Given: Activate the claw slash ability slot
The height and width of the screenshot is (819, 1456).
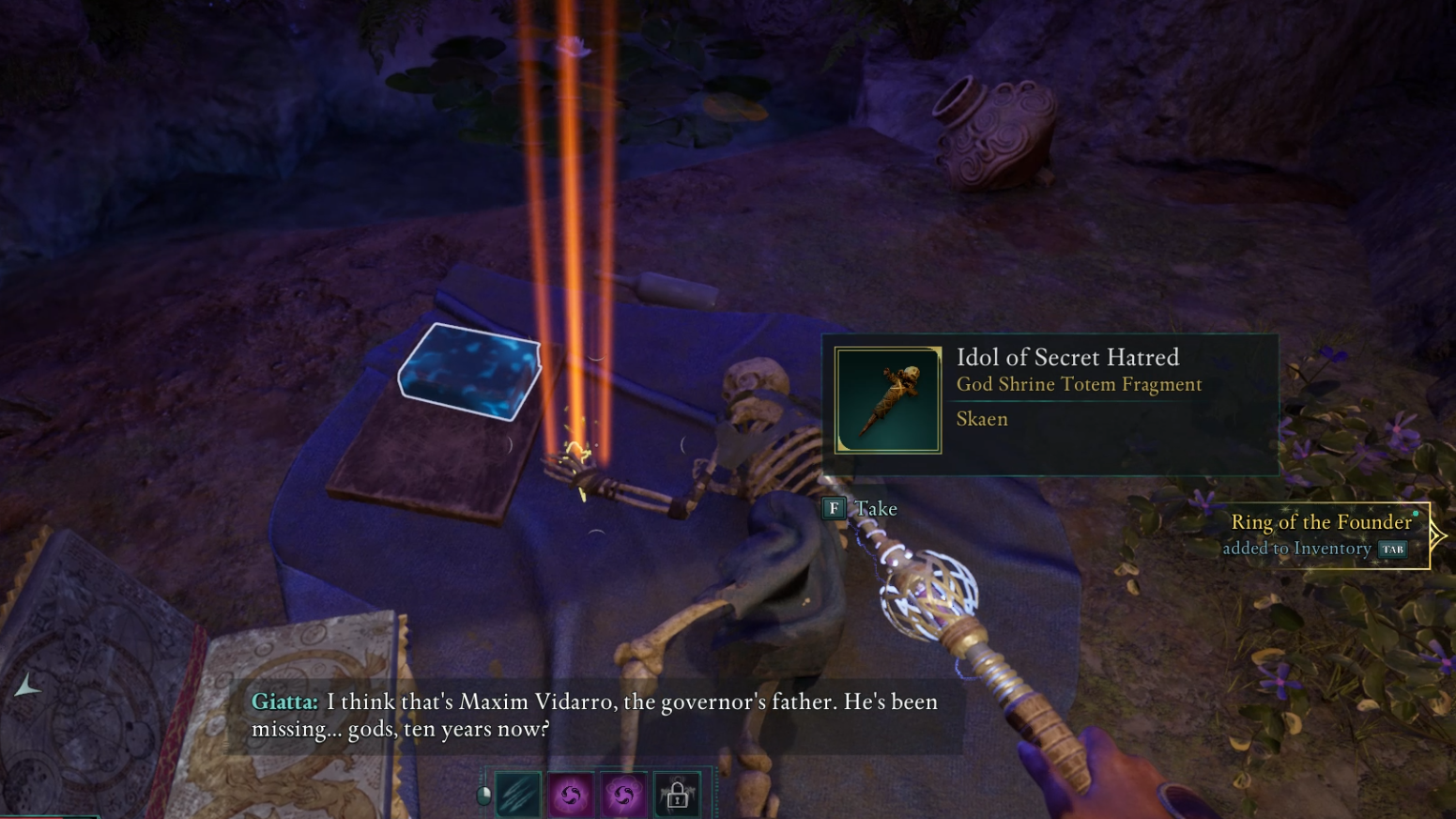Looking at the screenshot, I should (x=518, y=796).
